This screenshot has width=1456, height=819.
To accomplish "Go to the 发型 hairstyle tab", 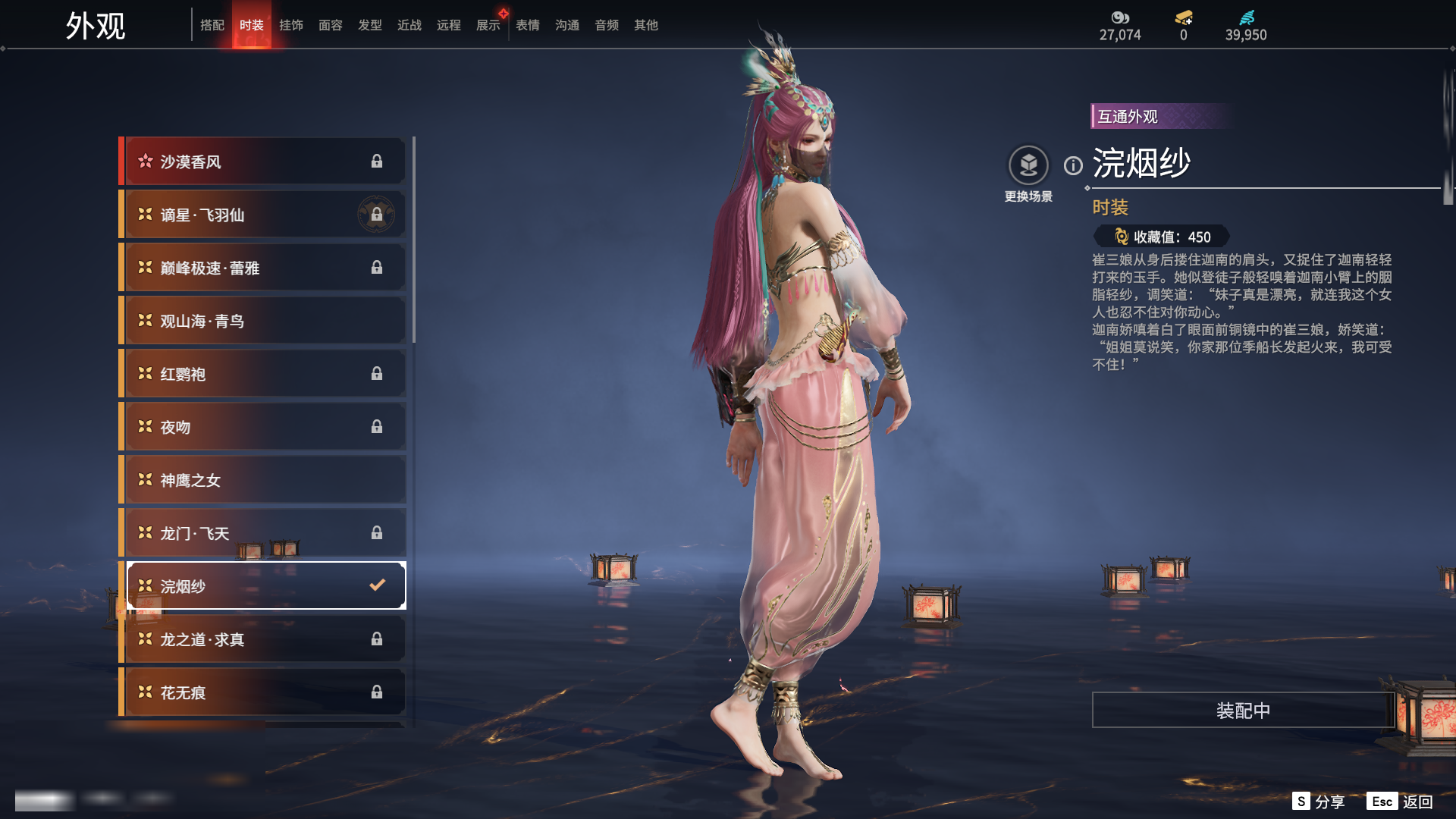I will [370, 25].
